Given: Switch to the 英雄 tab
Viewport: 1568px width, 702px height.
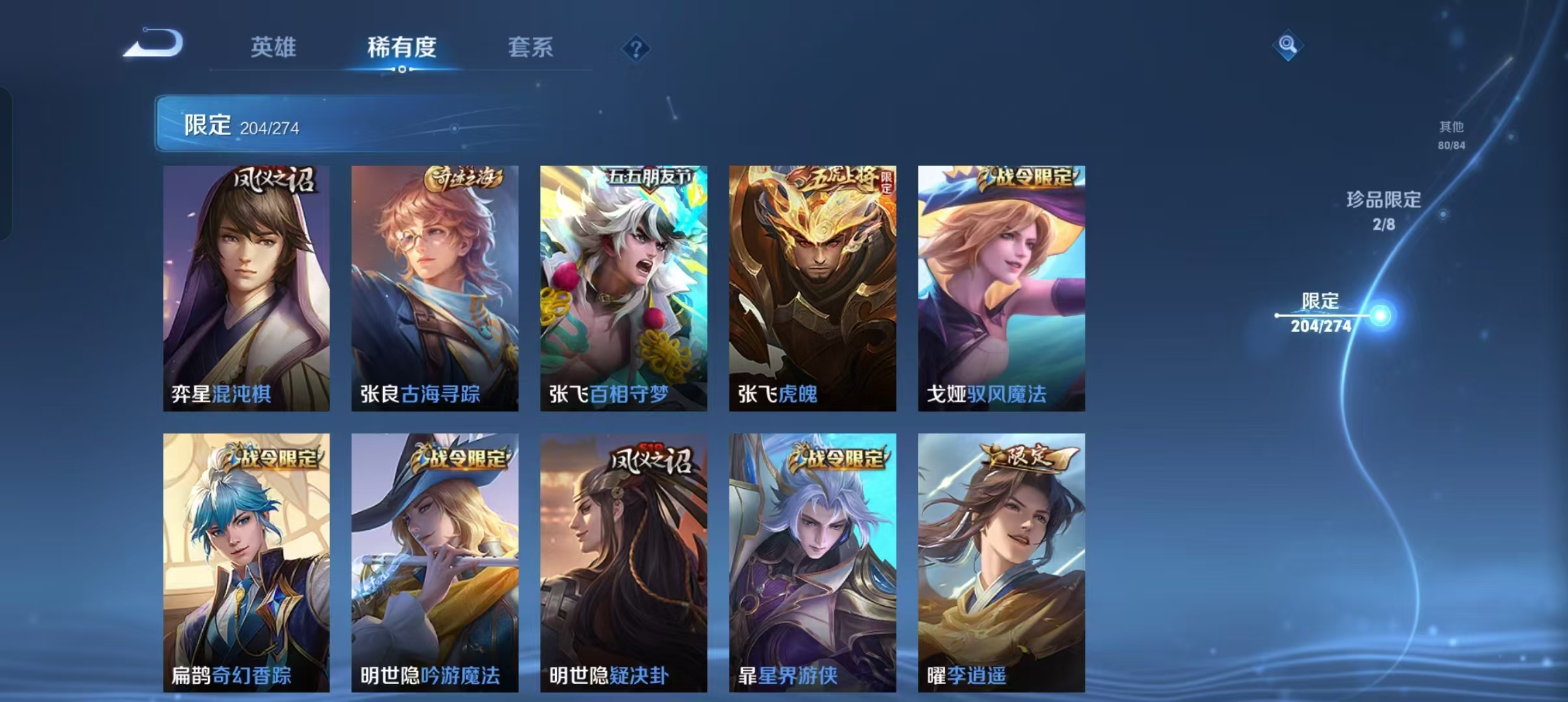Looking at the screenshot, I should (274, 47).
